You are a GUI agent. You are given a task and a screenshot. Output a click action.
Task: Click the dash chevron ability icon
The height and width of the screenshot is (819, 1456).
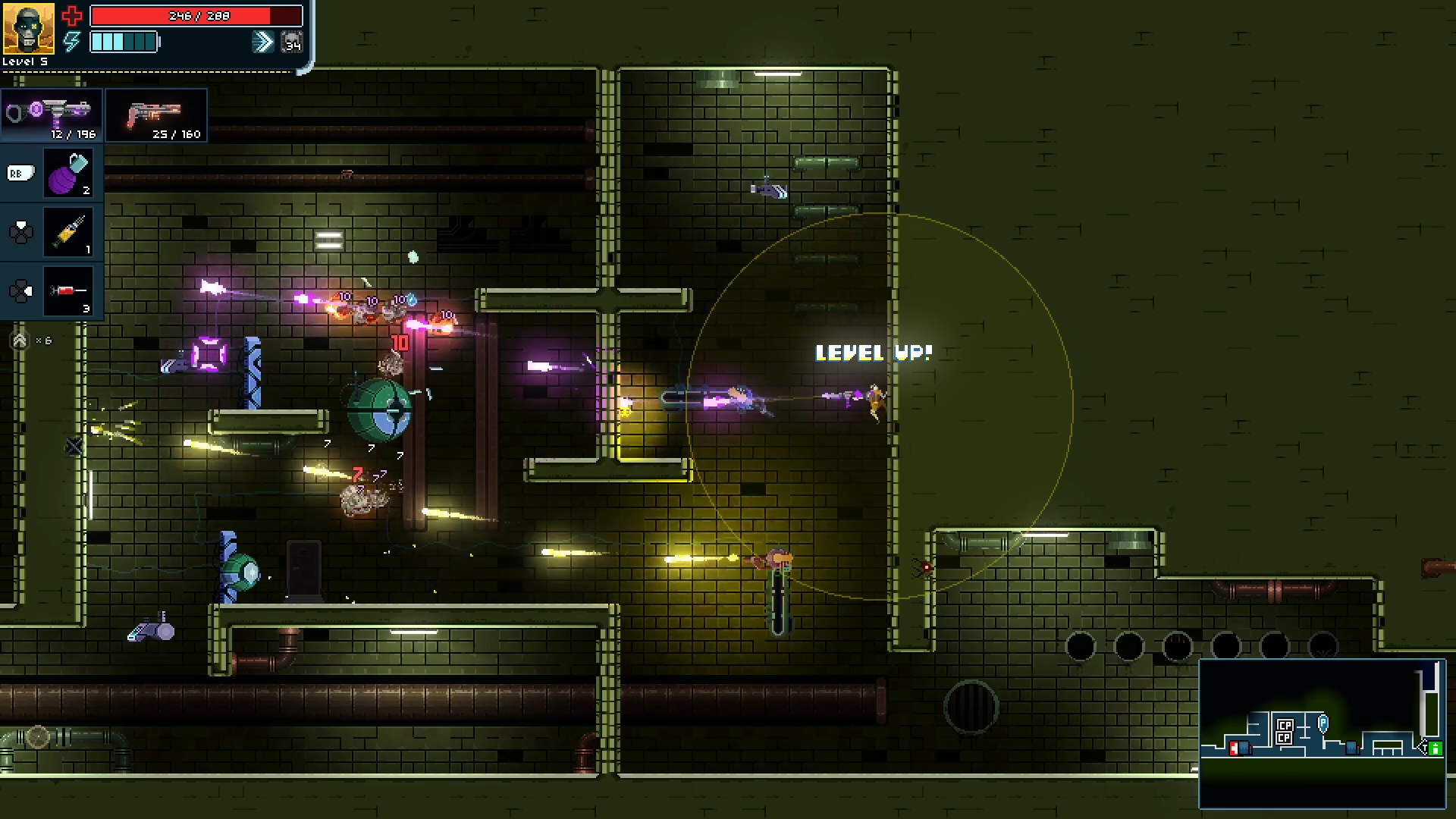click(x=262, y=42)
